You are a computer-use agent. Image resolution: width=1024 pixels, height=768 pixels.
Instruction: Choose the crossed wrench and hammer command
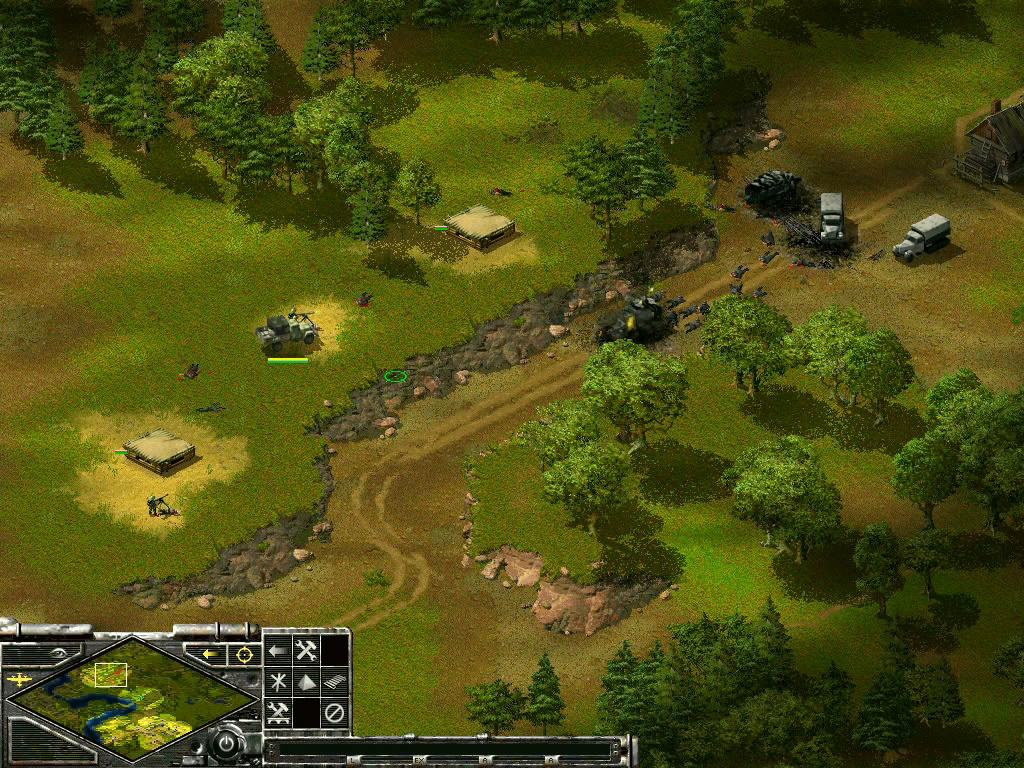click(x=306, y=650)
